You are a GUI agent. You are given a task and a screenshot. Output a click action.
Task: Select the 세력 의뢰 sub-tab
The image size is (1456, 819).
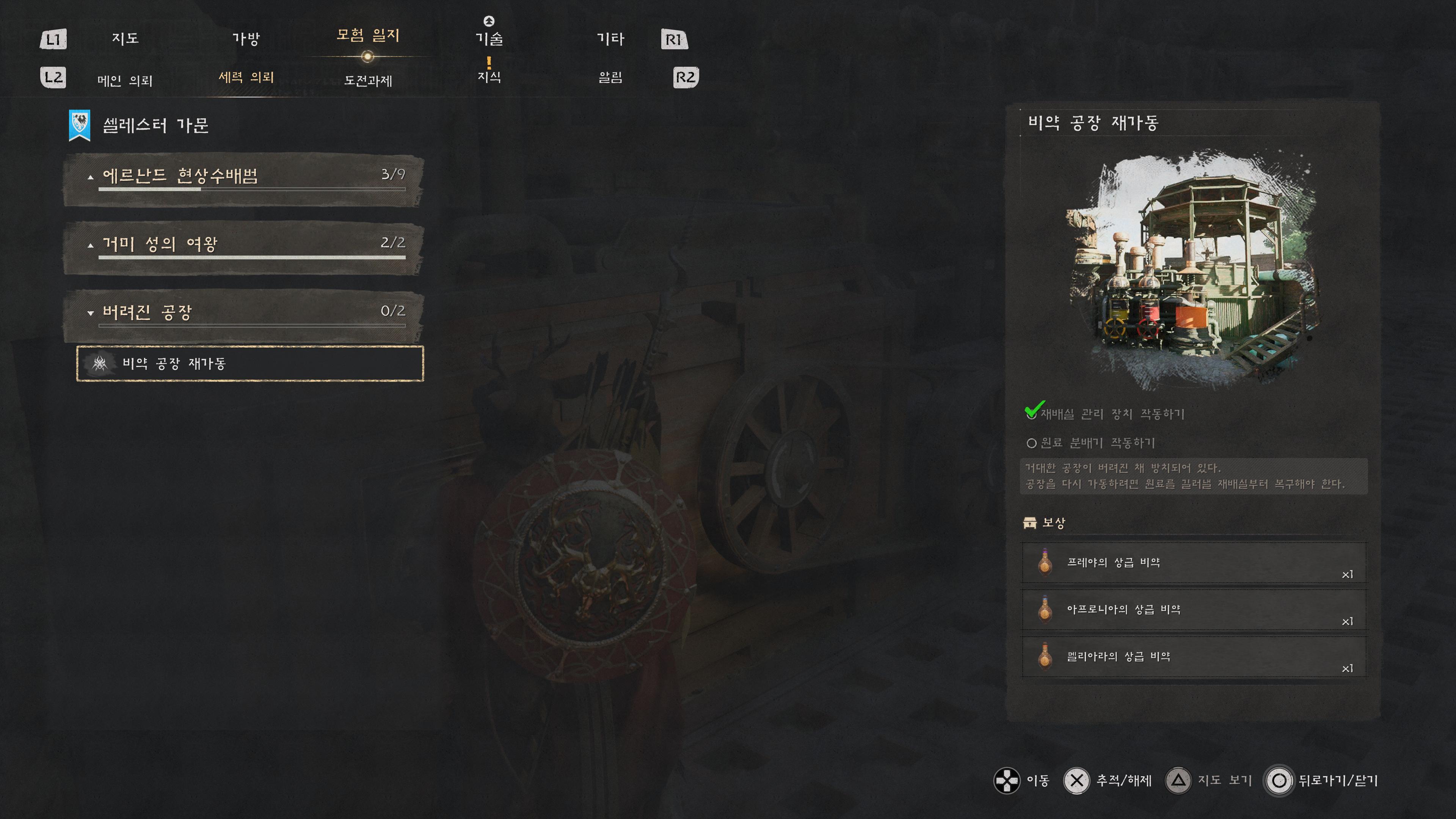tap(246, 77)
